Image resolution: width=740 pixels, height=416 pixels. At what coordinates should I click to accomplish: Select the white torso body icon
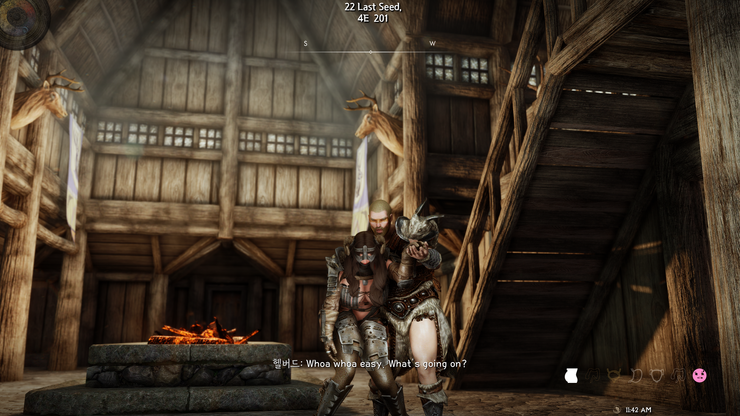coord(573,376)
